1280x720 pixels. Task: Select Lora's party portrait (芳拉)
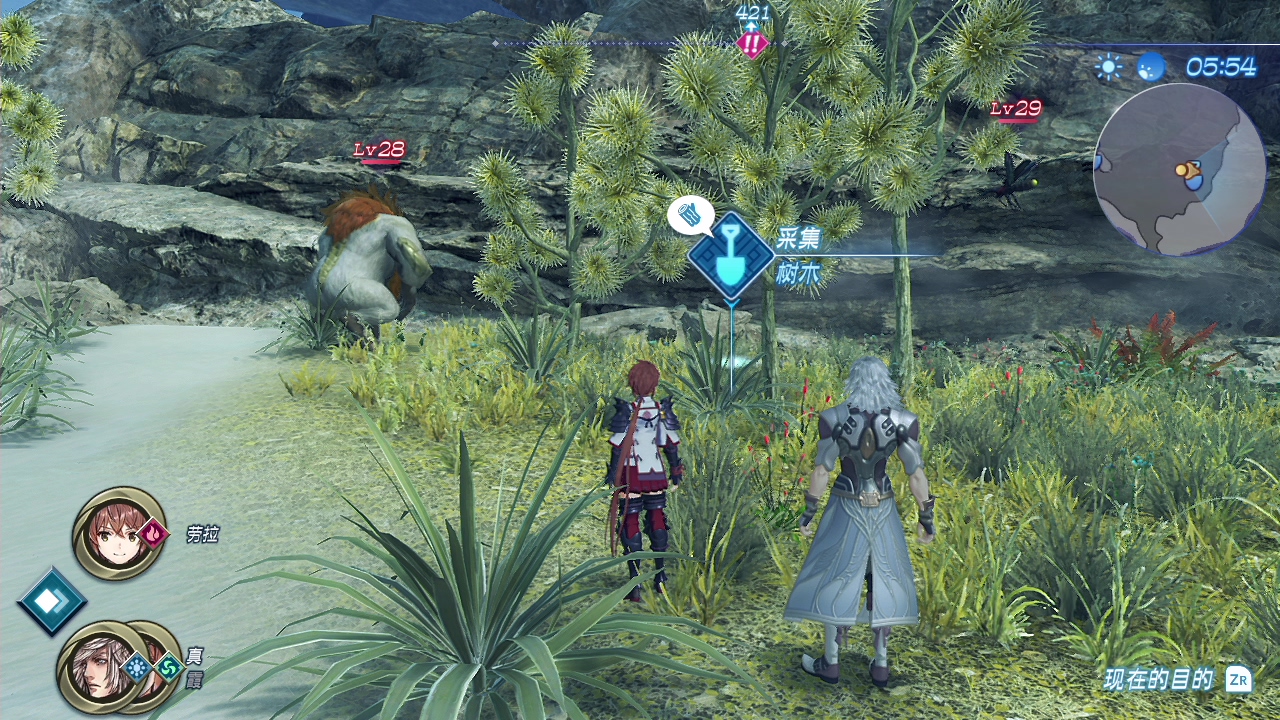[x=118, y=532]
